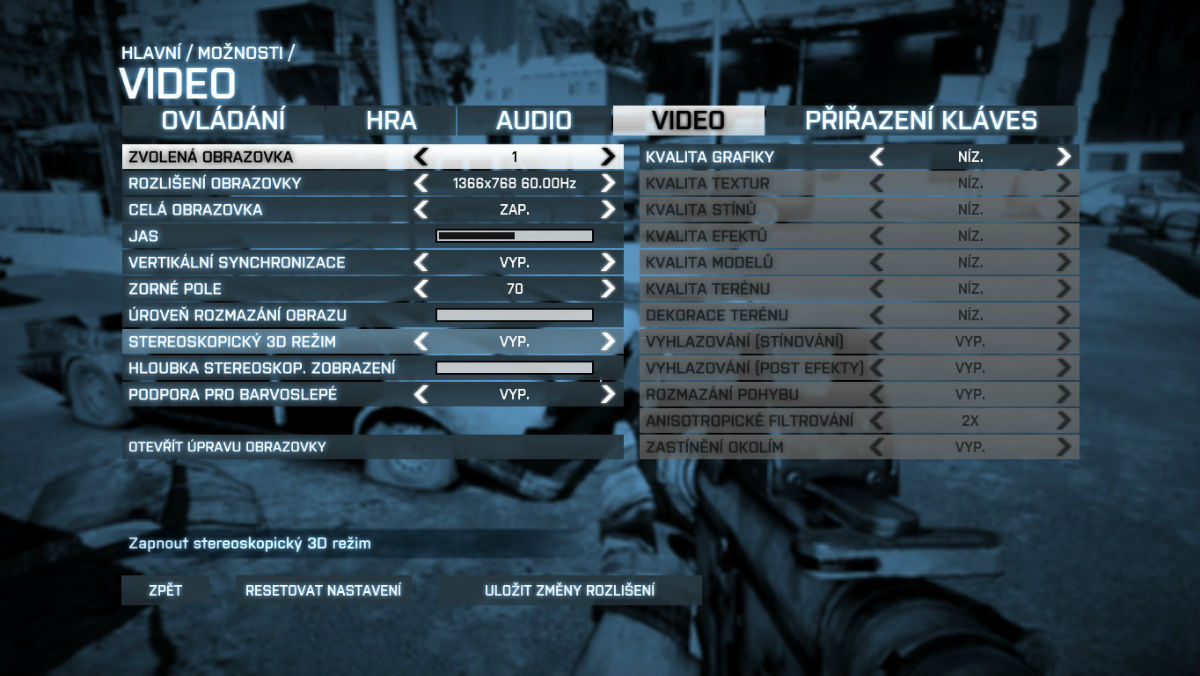Click right arrow for Podpora pro barvoslepé
This screenshot has height=676, width=1200.
[608, 394]
